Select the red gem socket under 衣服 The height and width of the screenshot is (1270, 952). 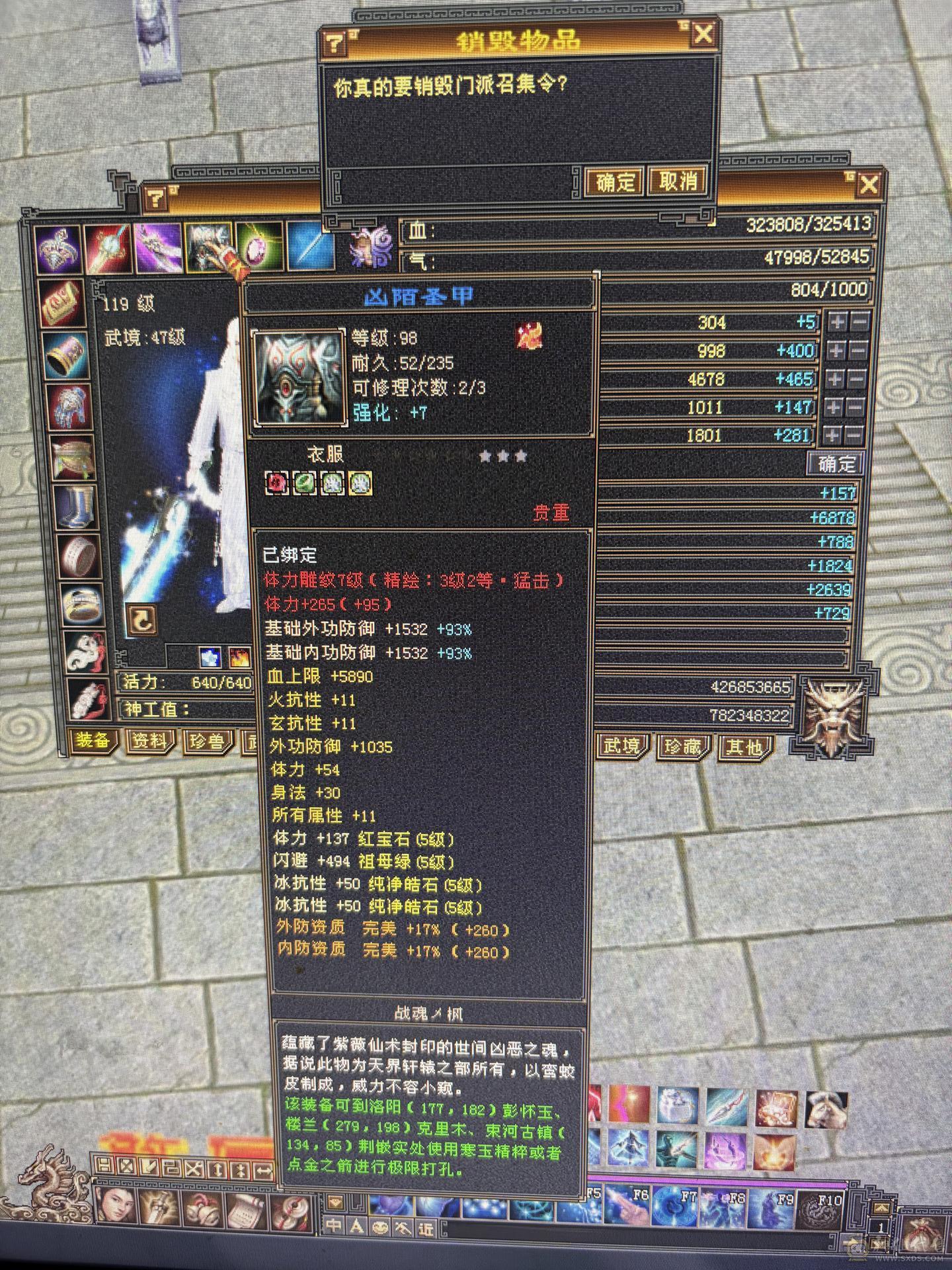point(276,483)
